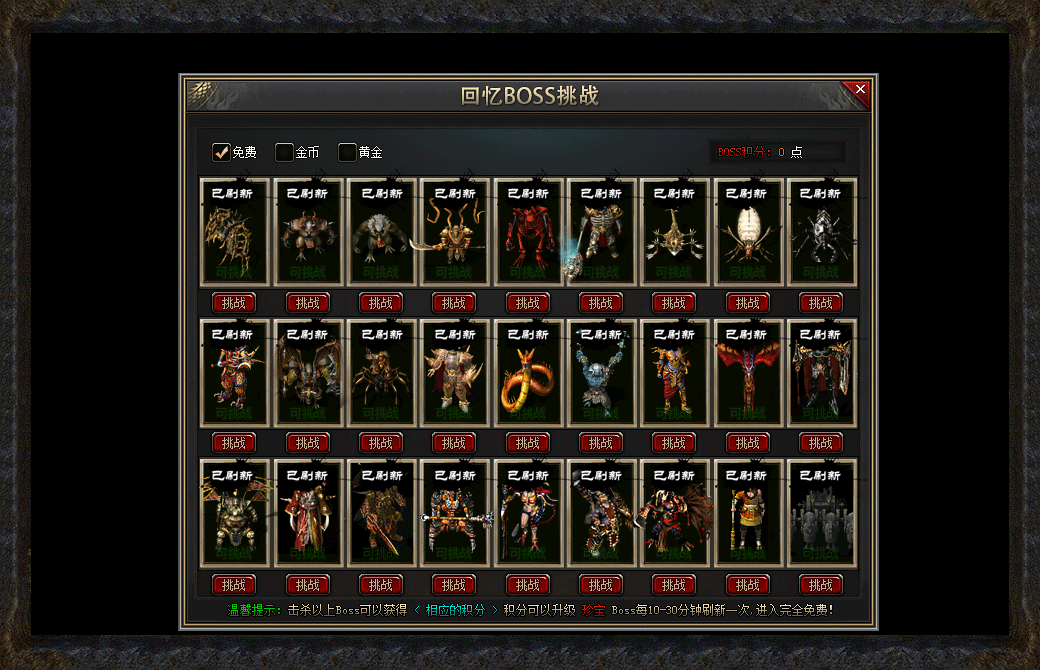Click 挑战 under the red winged dragon boss
This screenshot has width=1040, height=670.
[x=747, y=443]
